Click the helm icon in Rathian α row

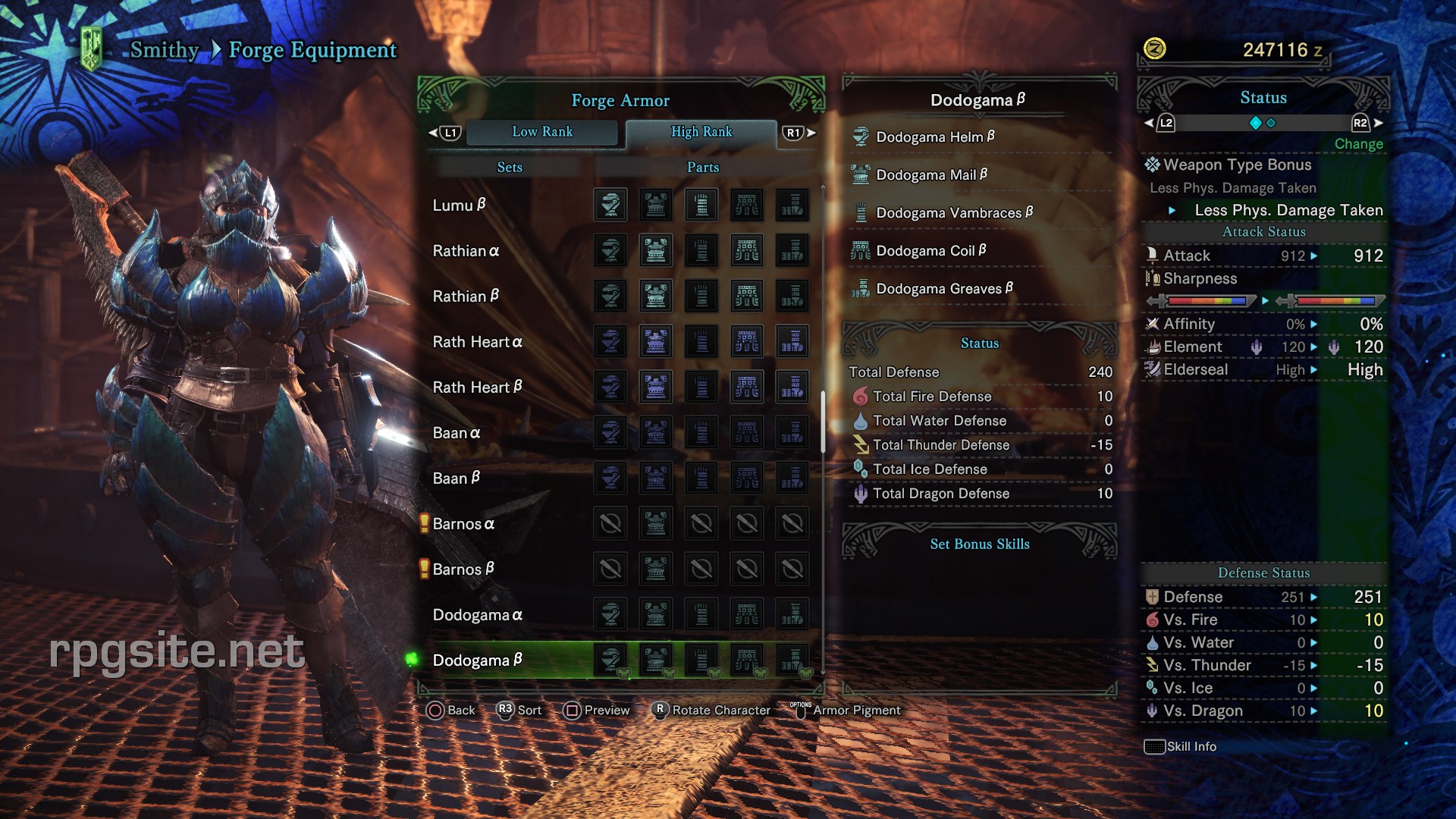pos(610,250)
